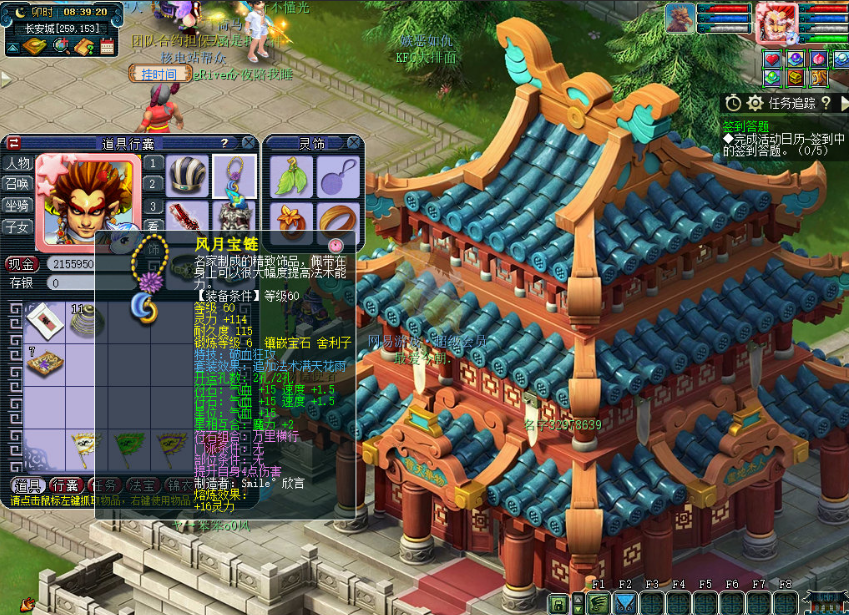Switch to the 召唤 summon tab
The image size is (849, 615).
coord(17,184)
